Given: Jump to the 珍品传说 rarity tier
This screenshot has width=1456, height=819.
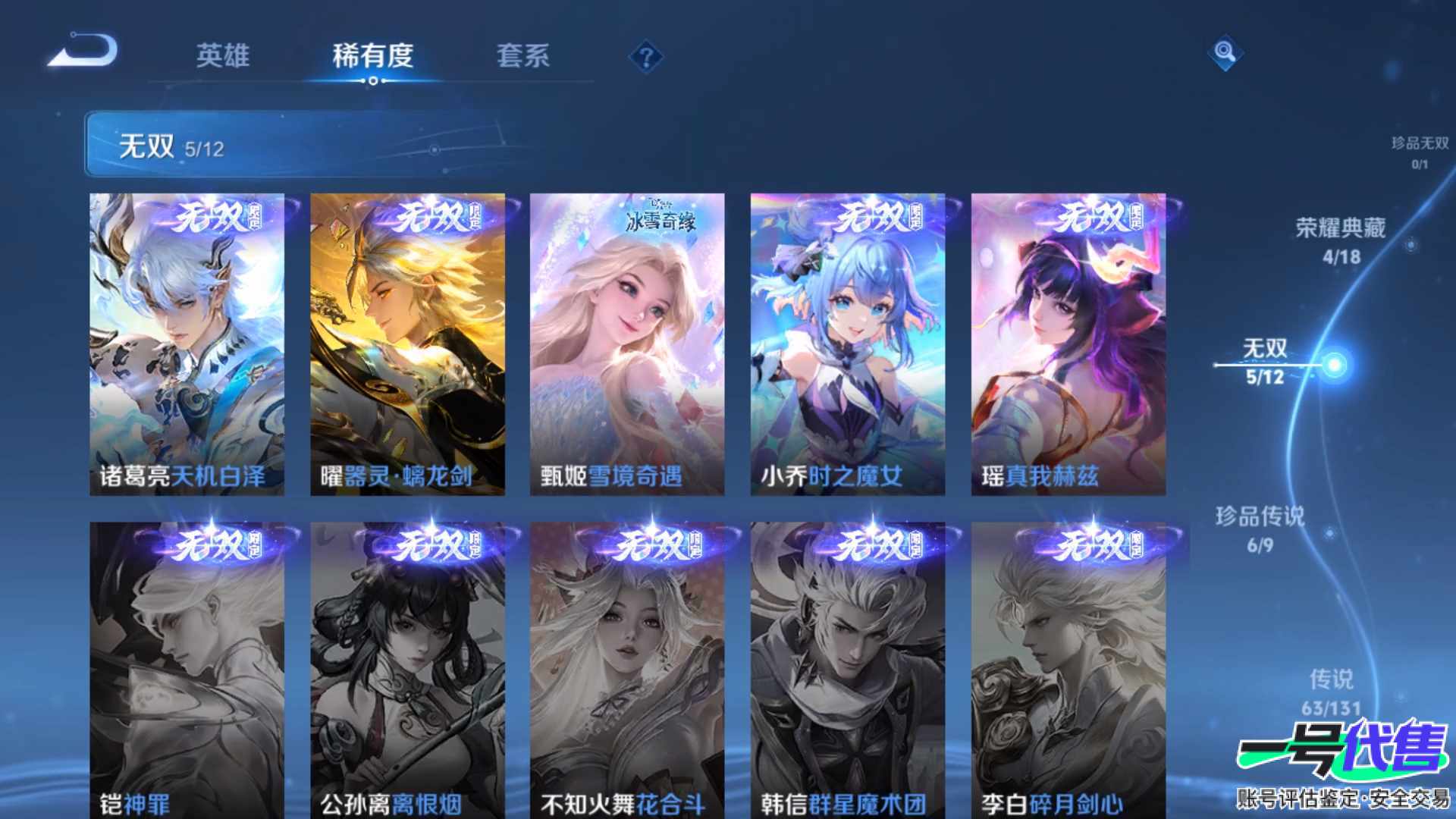Looking at the screenshot, I should [x=1260, y=529].
